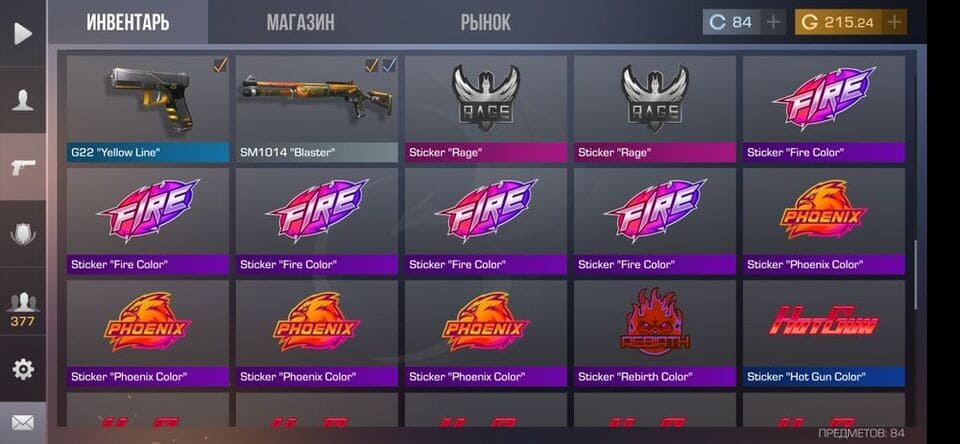Open the Рынок tab
Image resolution: width=960 pixels, height=444 pixels.
click(x=485, y=22)
